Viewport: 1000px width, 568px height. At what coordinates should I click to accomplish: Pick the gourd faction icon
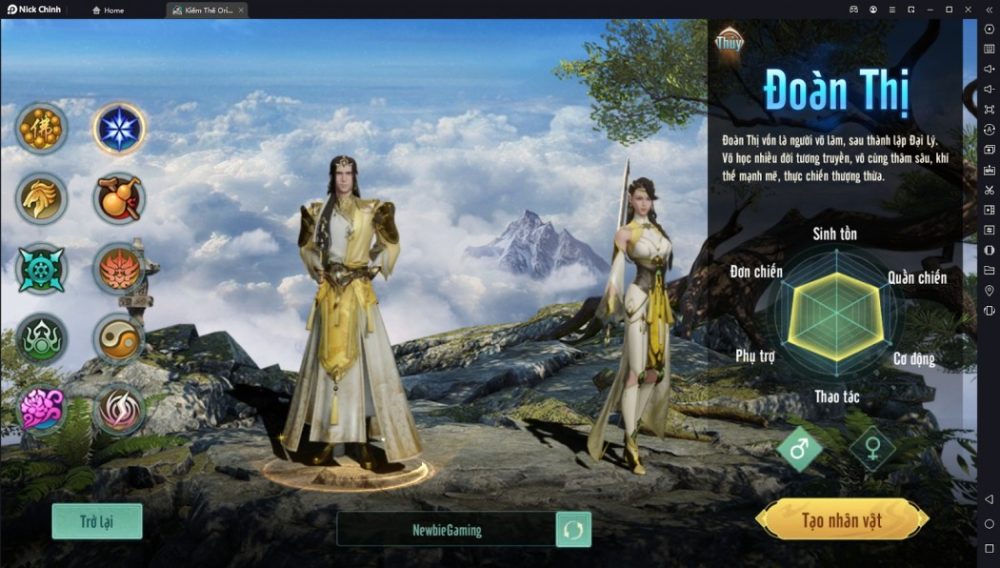tap(120, 198)
